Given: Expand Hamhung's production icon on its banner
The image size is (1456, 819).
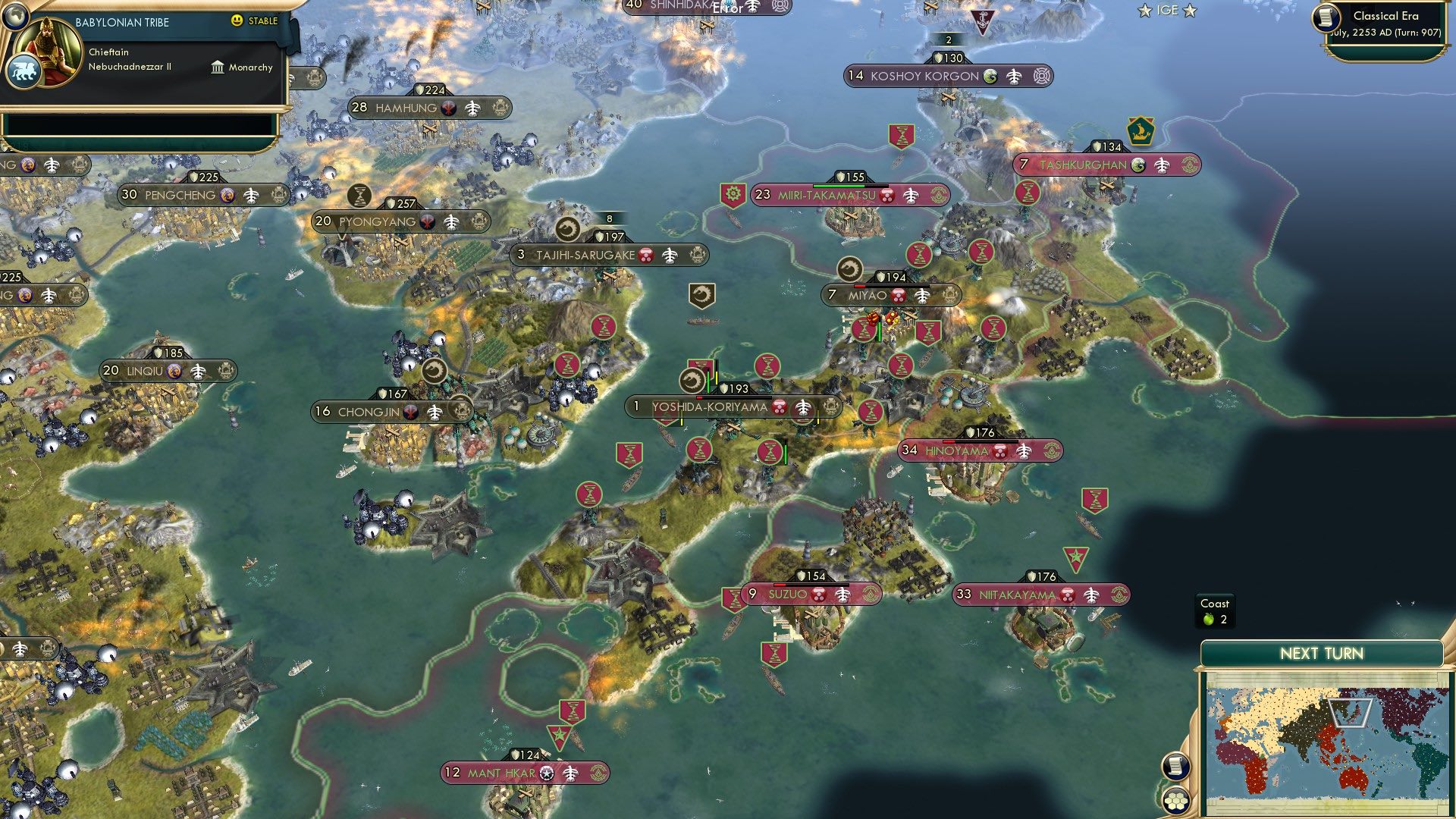Looking at the screenshot, I should (499, 107).
